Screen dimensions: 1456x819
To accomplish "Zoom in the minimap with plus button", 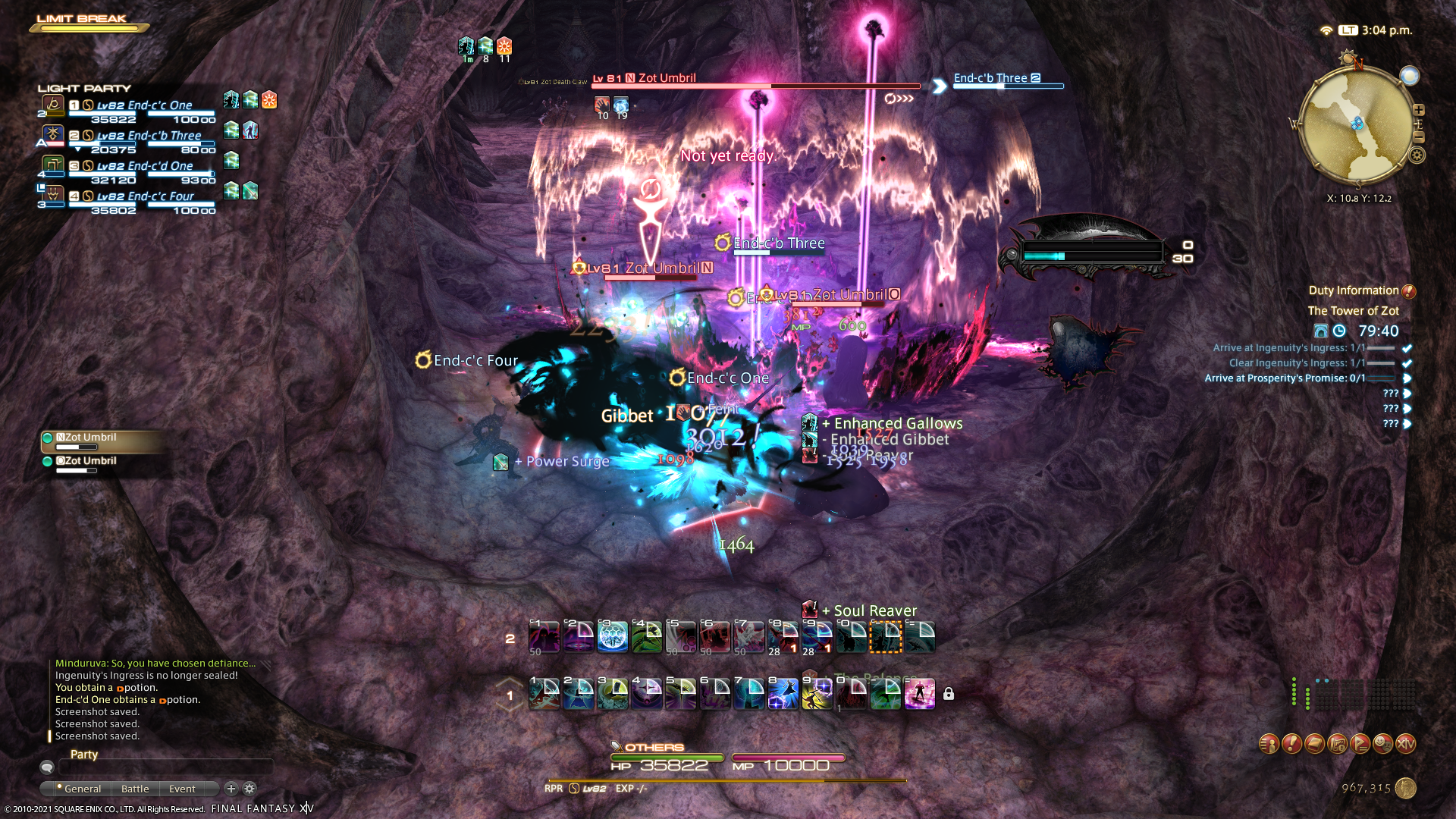I will pos(1419,110).
